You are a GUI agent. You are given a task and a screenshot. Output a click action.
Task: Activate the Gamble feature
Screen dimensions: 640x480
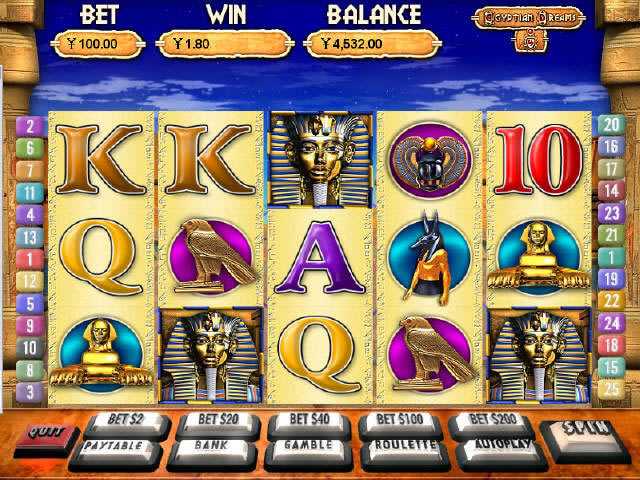point(308,447)
